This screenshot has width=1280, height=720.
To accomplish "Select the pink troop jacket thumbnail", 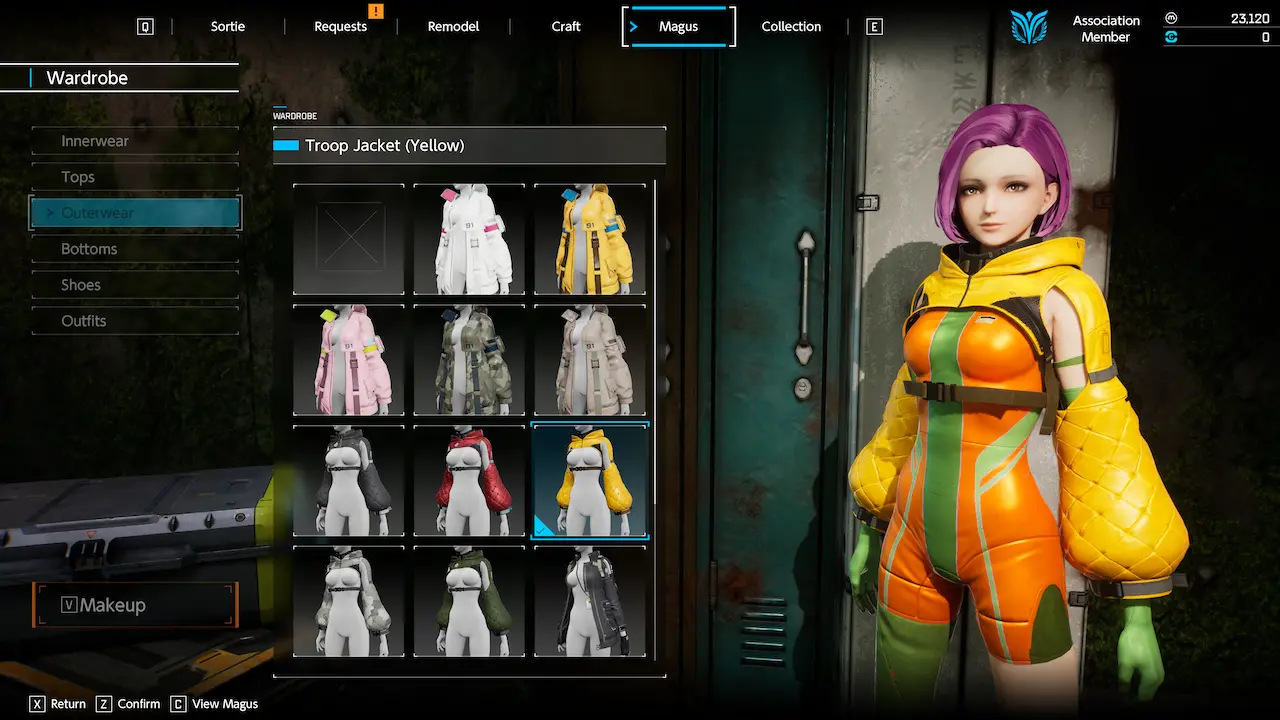I will point(348,360).
